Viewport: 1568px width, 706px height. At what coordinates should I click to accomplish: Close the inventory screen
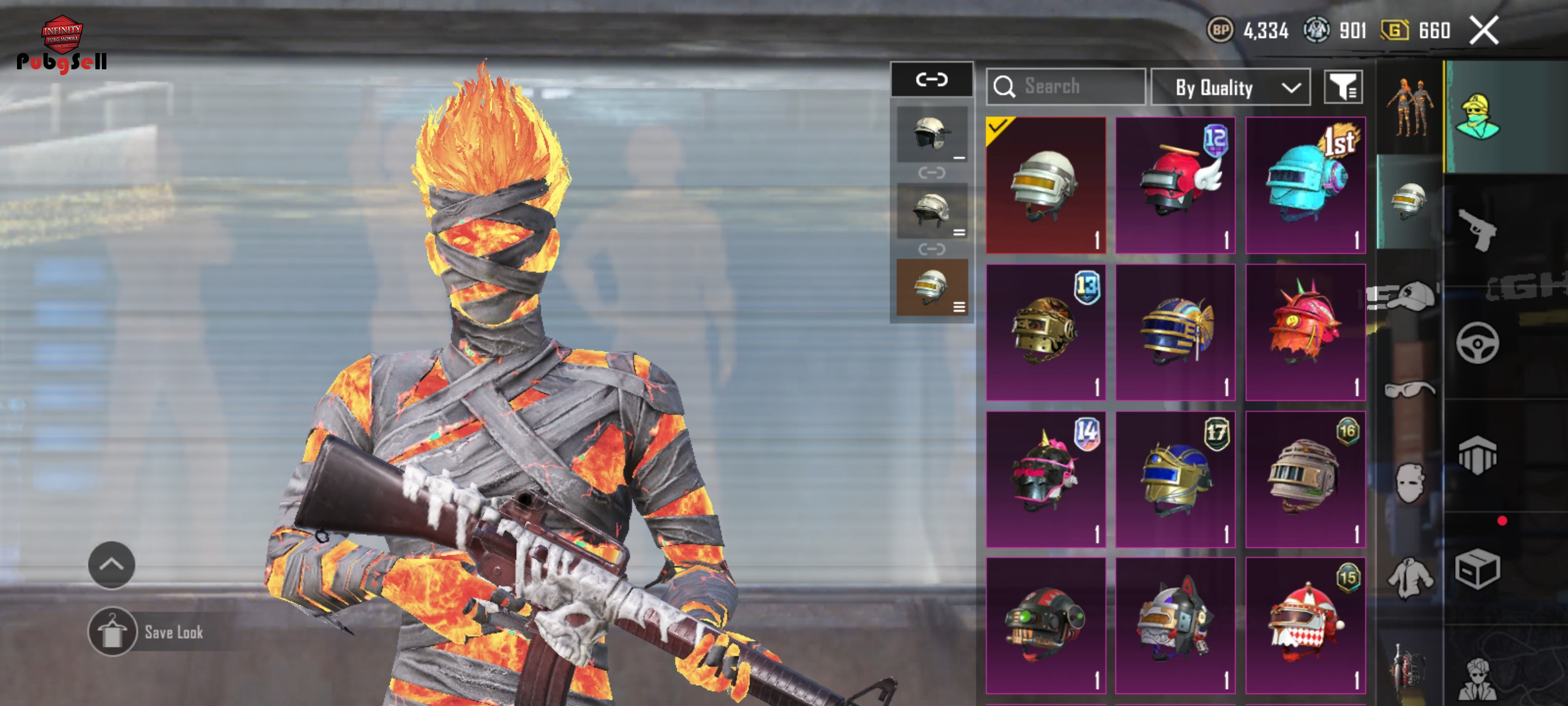click(1484, 30)
